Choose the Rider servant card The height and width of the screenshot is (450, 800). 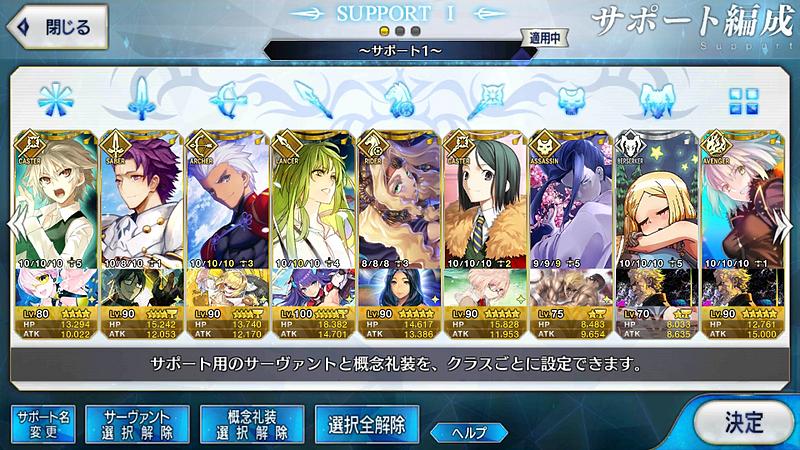pos(399,200)
